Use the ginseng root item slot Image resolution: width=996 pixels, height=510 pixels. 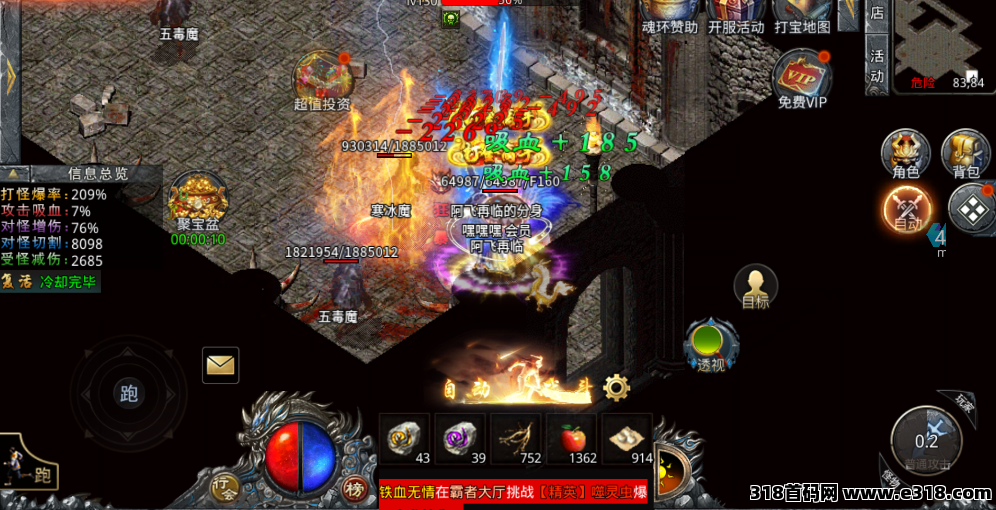click(x=517, y=438)
